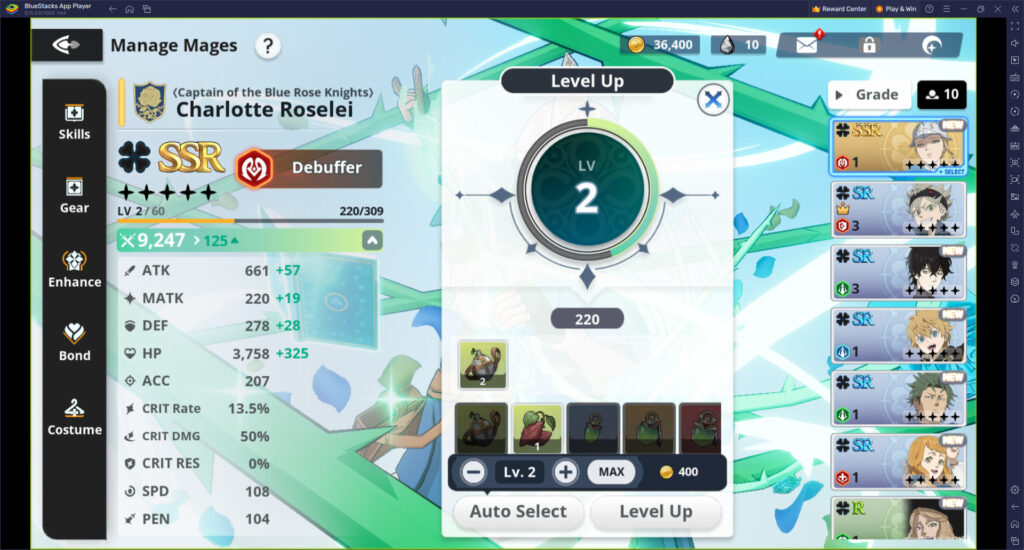
Task: Open the Costume tab
Action: [x=74, y=416]
